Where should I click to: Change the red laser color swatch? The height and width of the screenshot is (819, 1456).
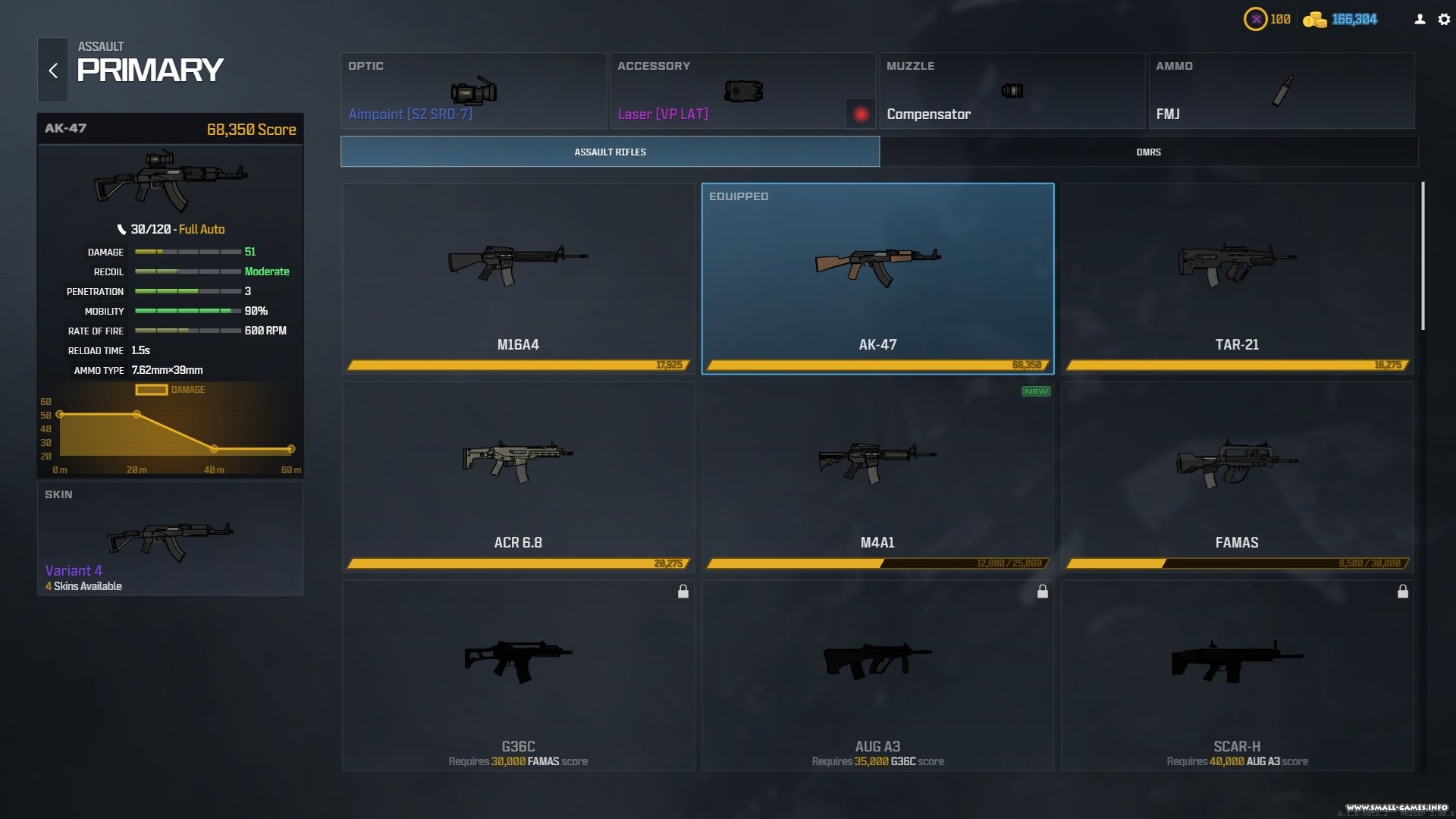pos(861,115)
